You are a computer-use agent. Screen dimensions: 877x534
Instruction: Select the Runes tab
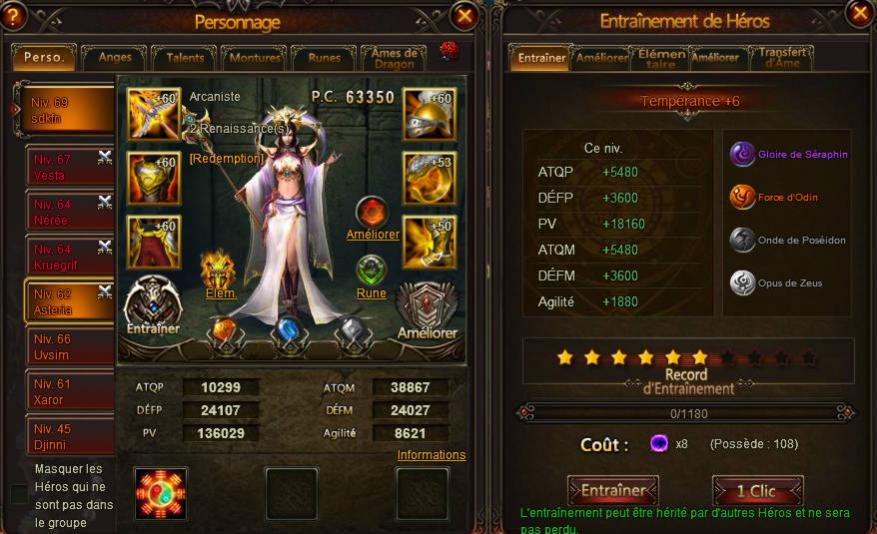tap(324, 58)
